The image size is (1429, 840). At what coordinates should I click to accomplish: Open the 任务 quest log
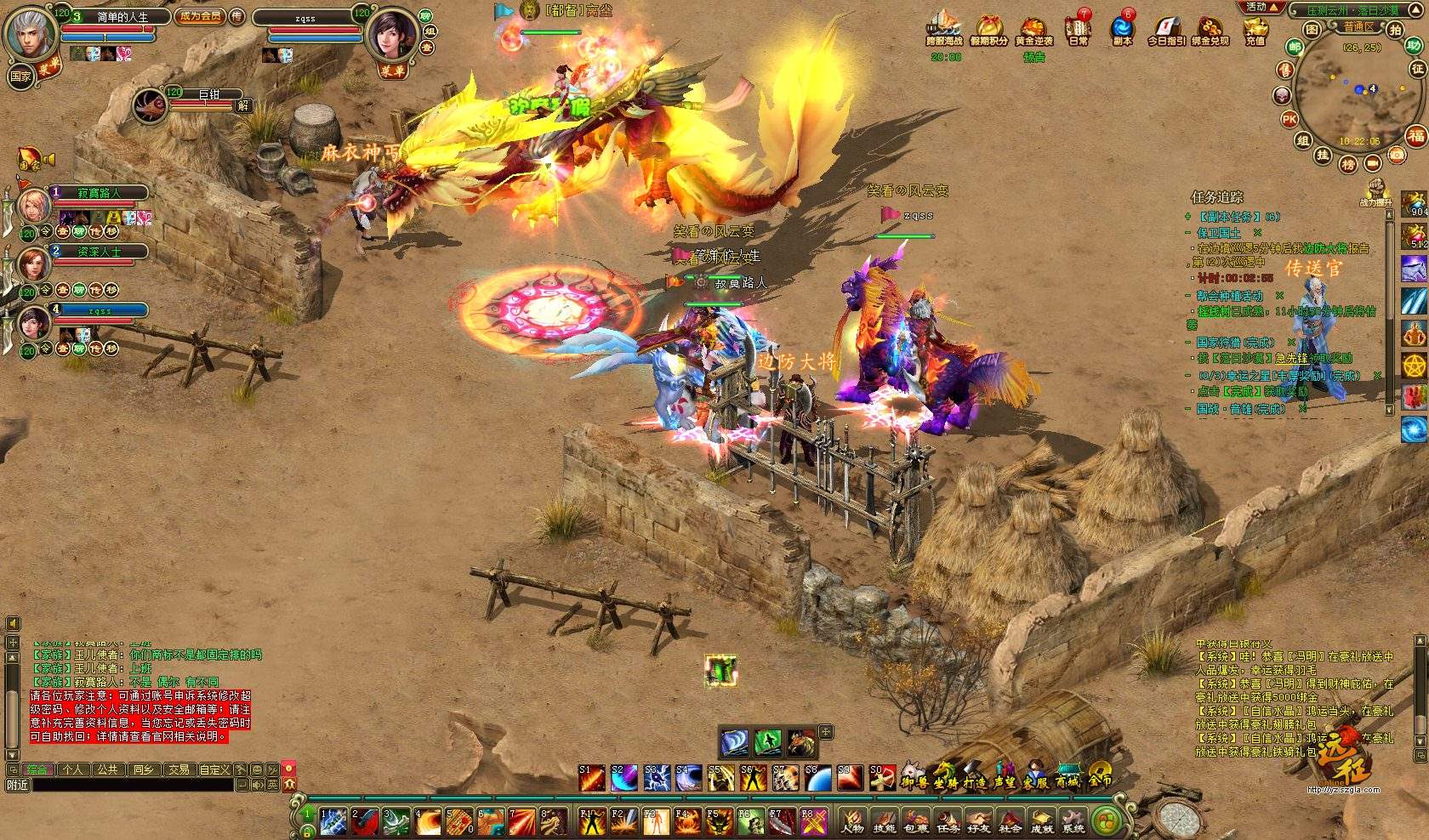pos(948,822)
